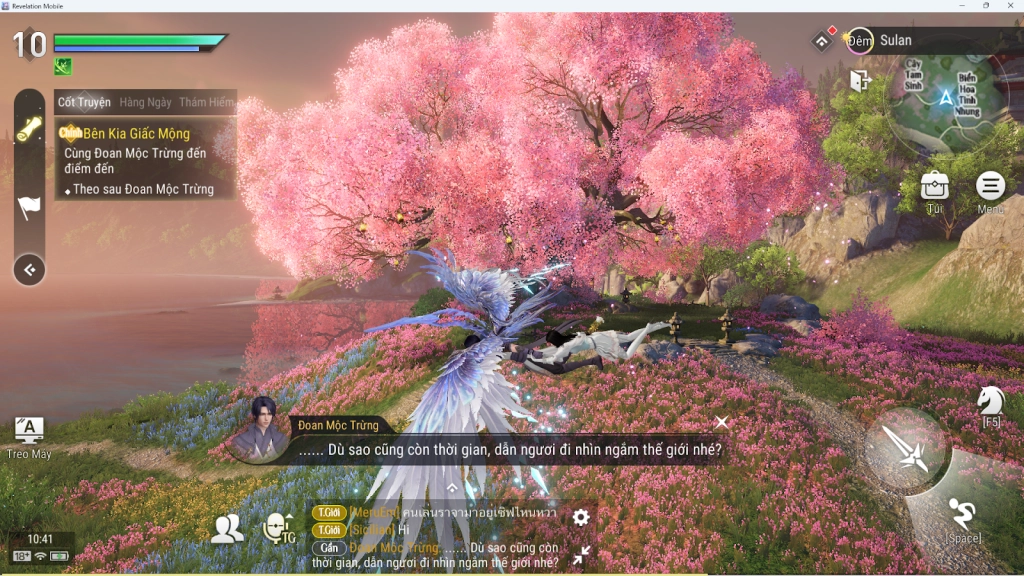1024x576 pixels.
Task: Click the exit door icon
Action: pyautogui.click(x=860, y=81)
